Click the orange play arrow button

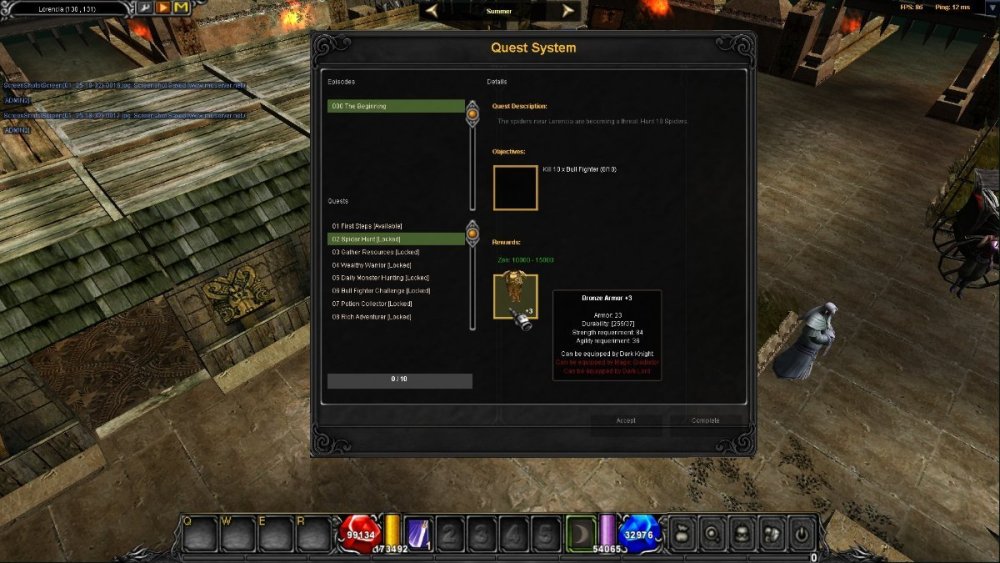point(162,8)
